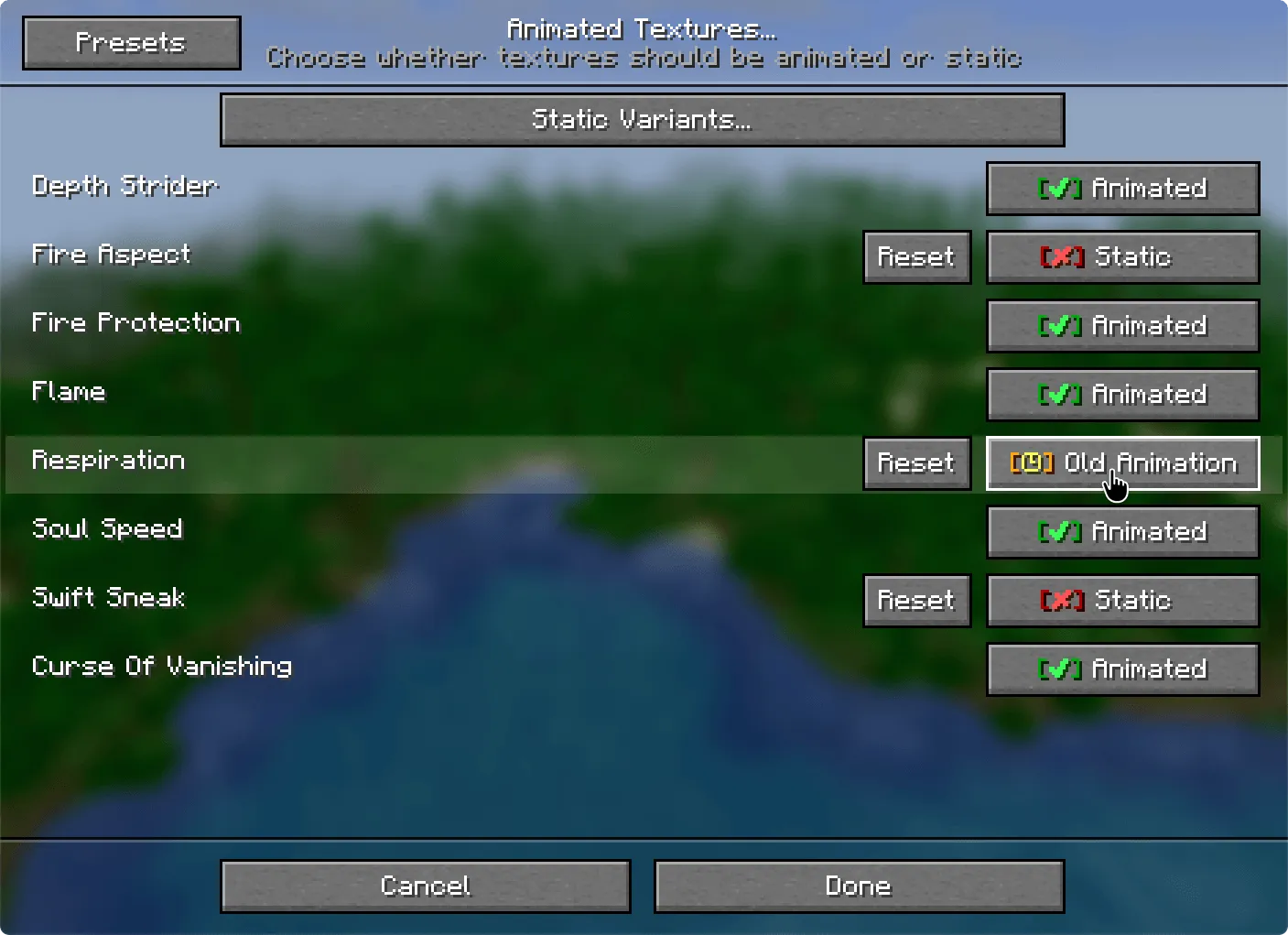Reset the Fire Aspect setting
The height and width of the screenshot is (935, 1288).
(916, 257)
